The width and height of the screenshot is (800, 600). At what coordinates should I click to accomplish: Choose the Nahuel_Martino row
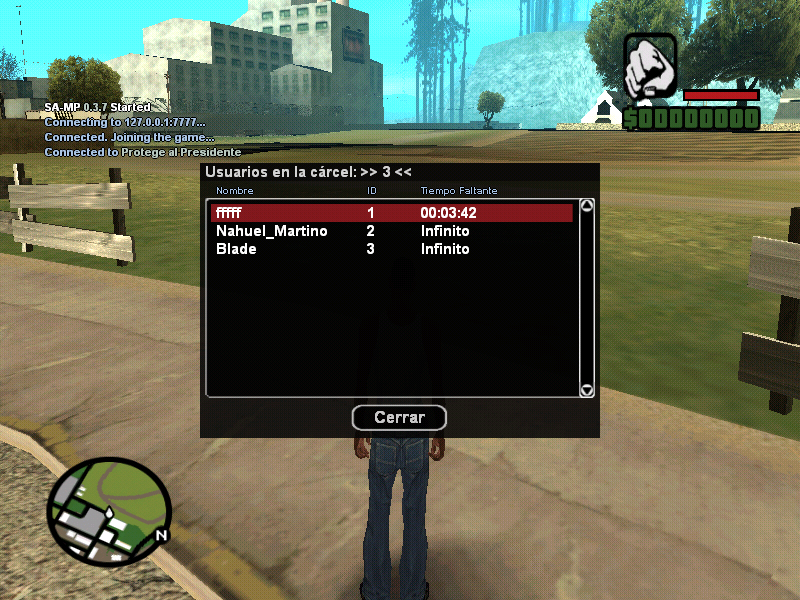coord(391,231)
